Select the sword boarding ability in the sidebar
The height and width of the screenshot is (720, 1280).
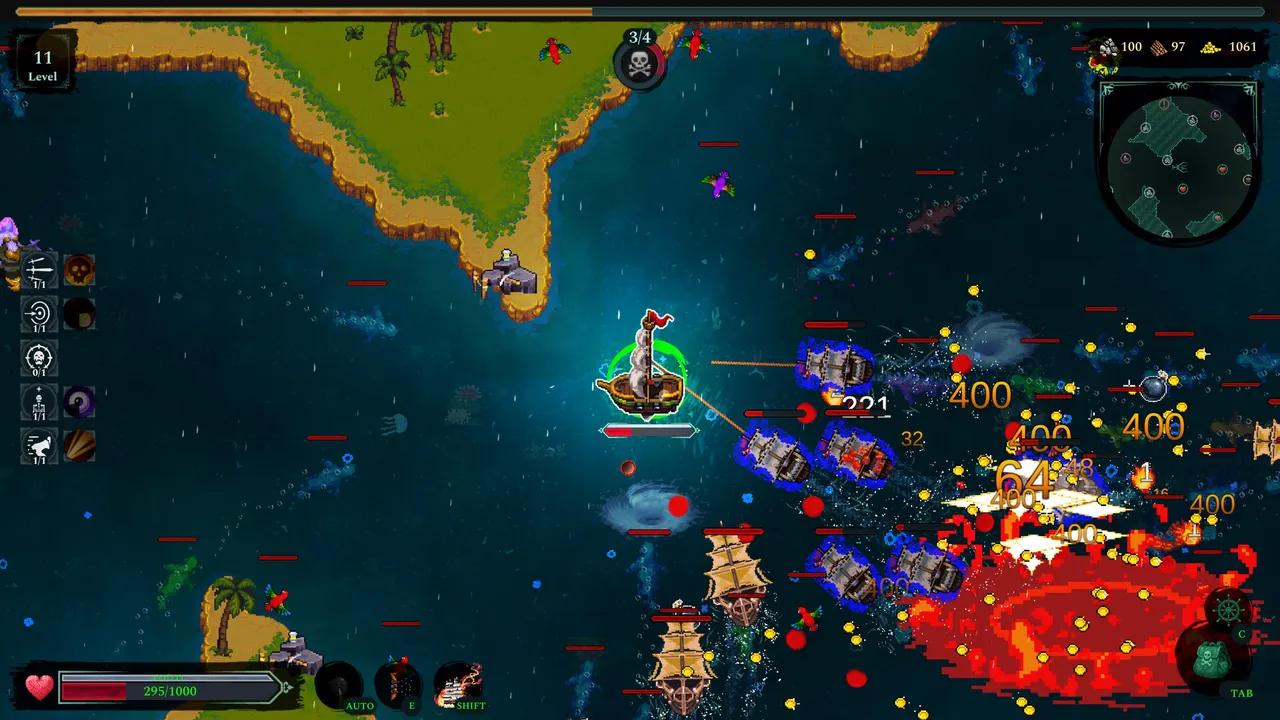38,268
